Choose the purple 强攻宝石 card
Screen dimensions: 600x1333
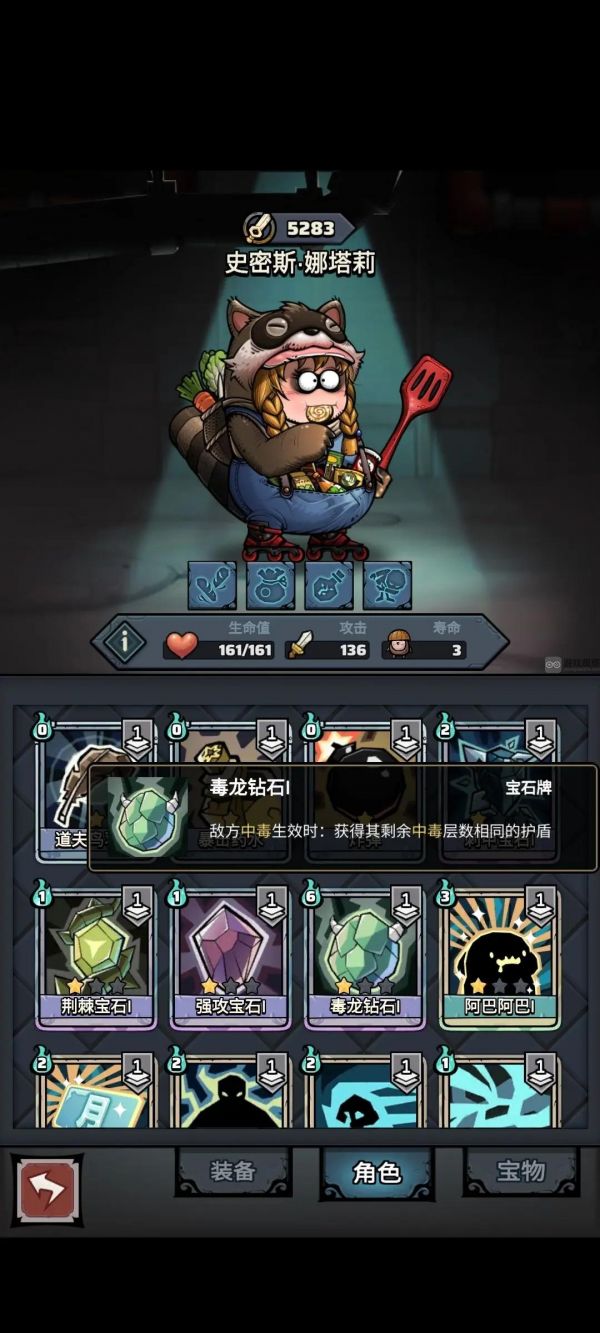pos(230,958)
